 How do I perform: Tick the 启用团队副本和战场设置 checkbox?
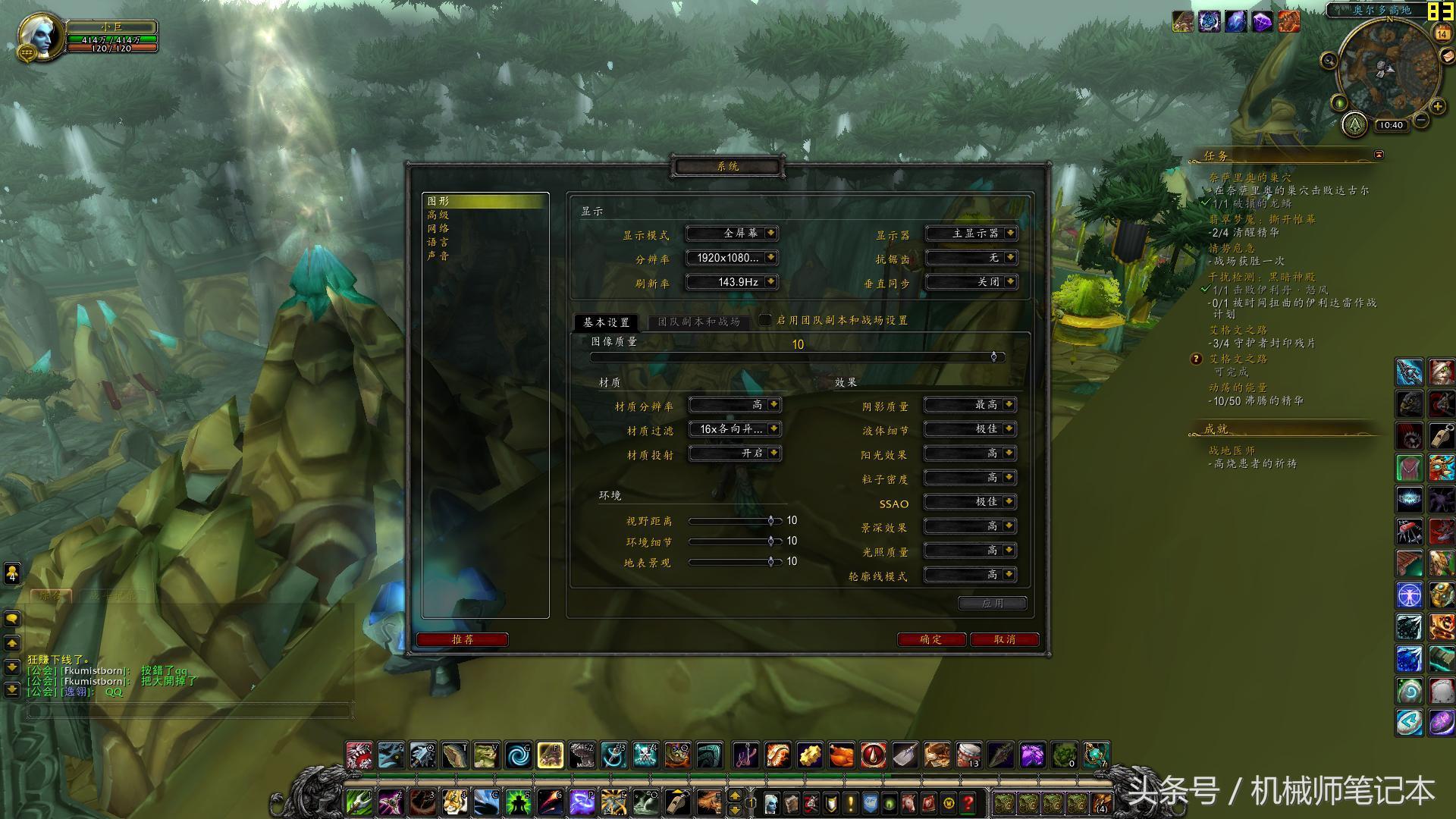pos(765,320)
